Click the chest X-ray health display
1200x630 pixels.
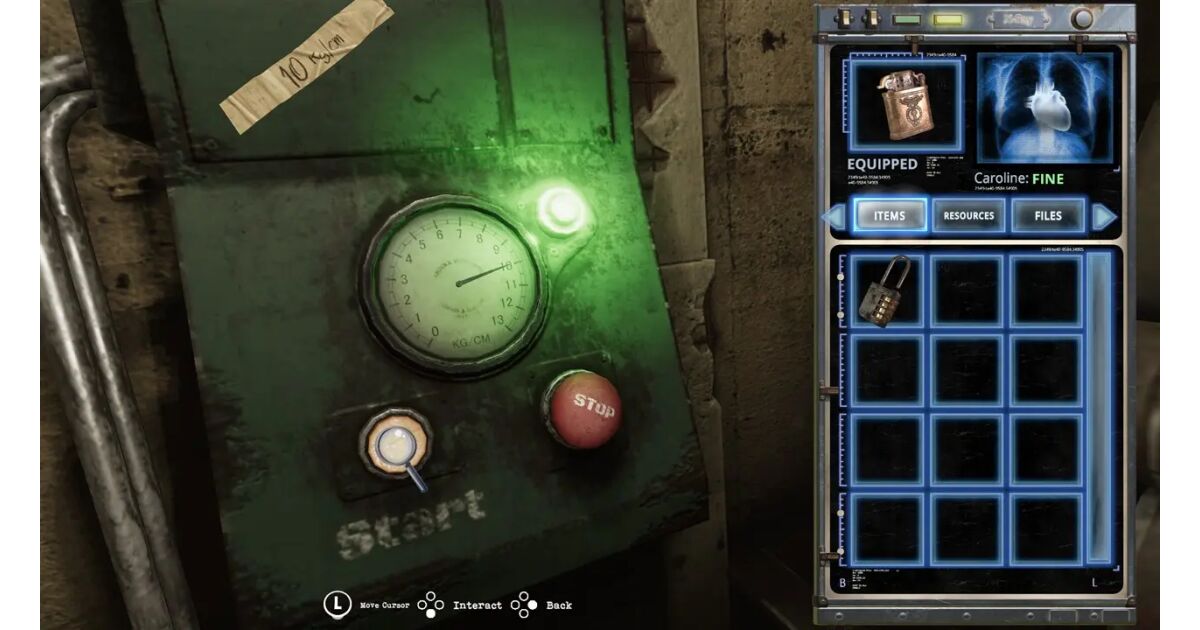1045,107
